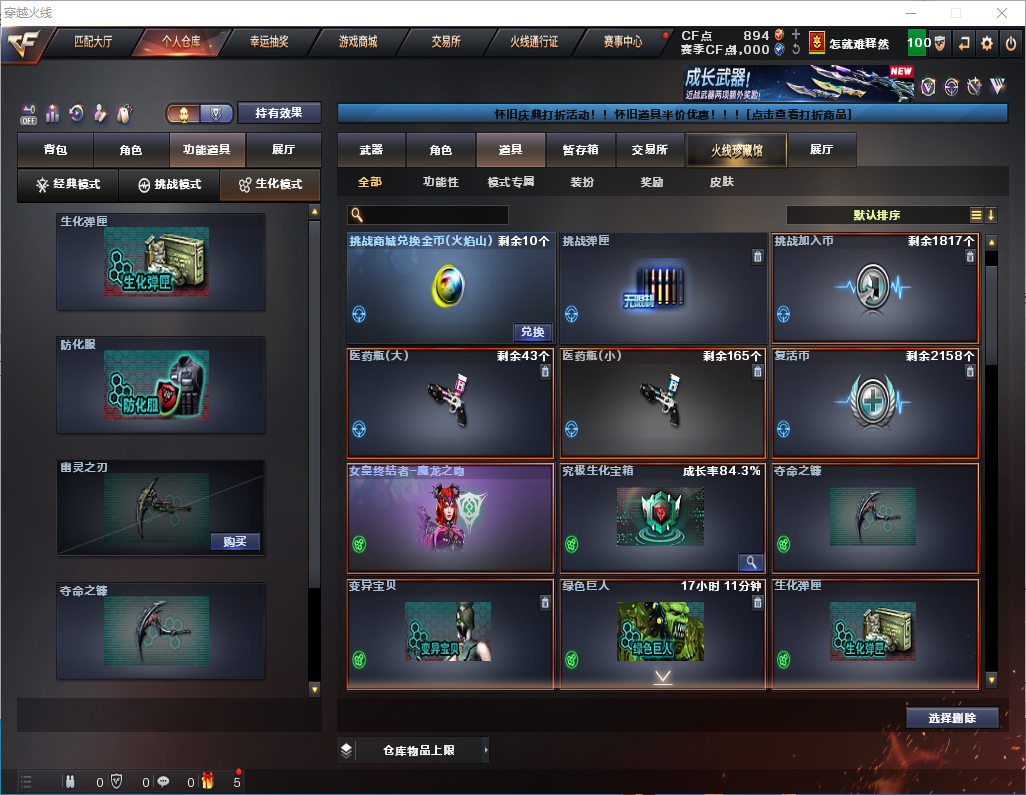
Task: Switch to 挑战模式 challenge mode tab
Action: (x=169, y=185)
